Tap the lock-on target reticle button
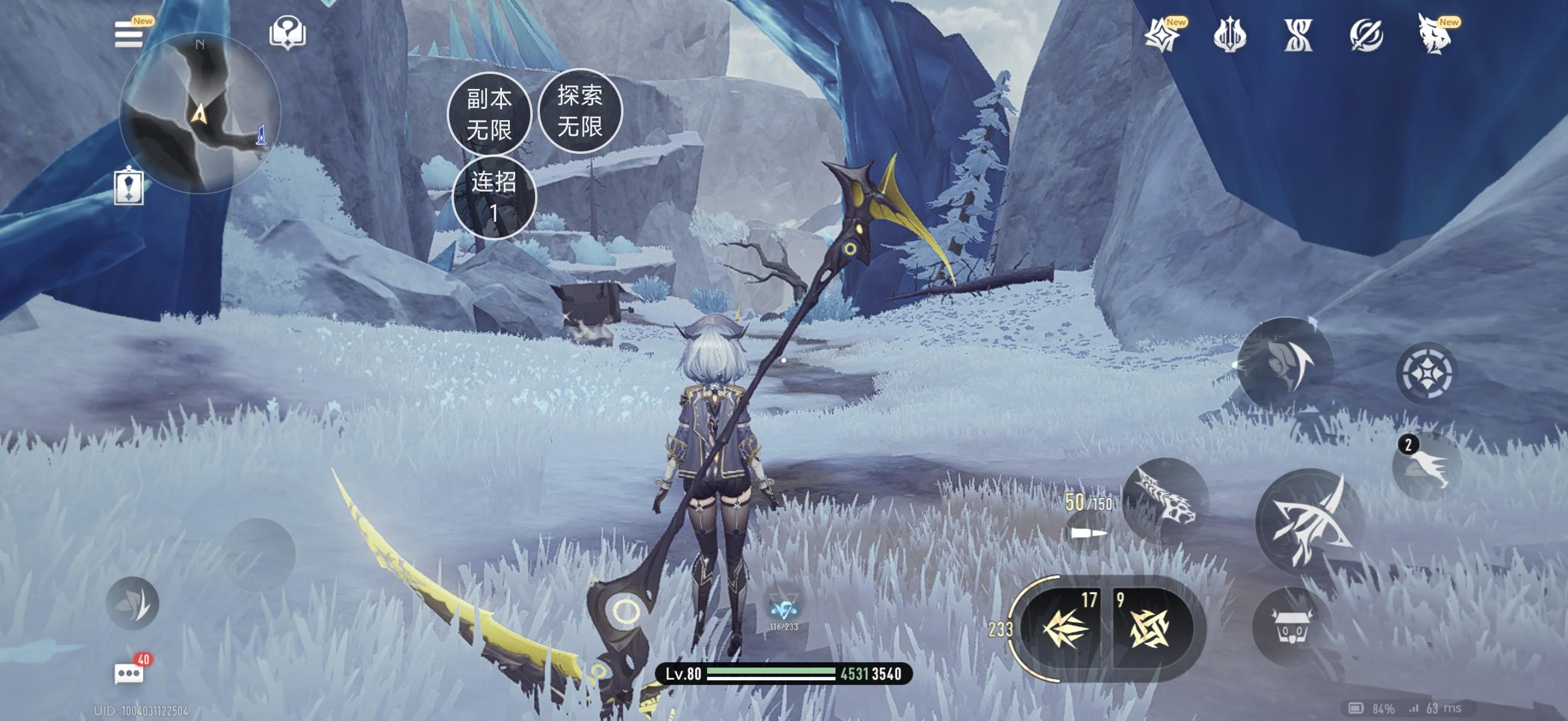1568x721 pixels. click(1427, 373)
